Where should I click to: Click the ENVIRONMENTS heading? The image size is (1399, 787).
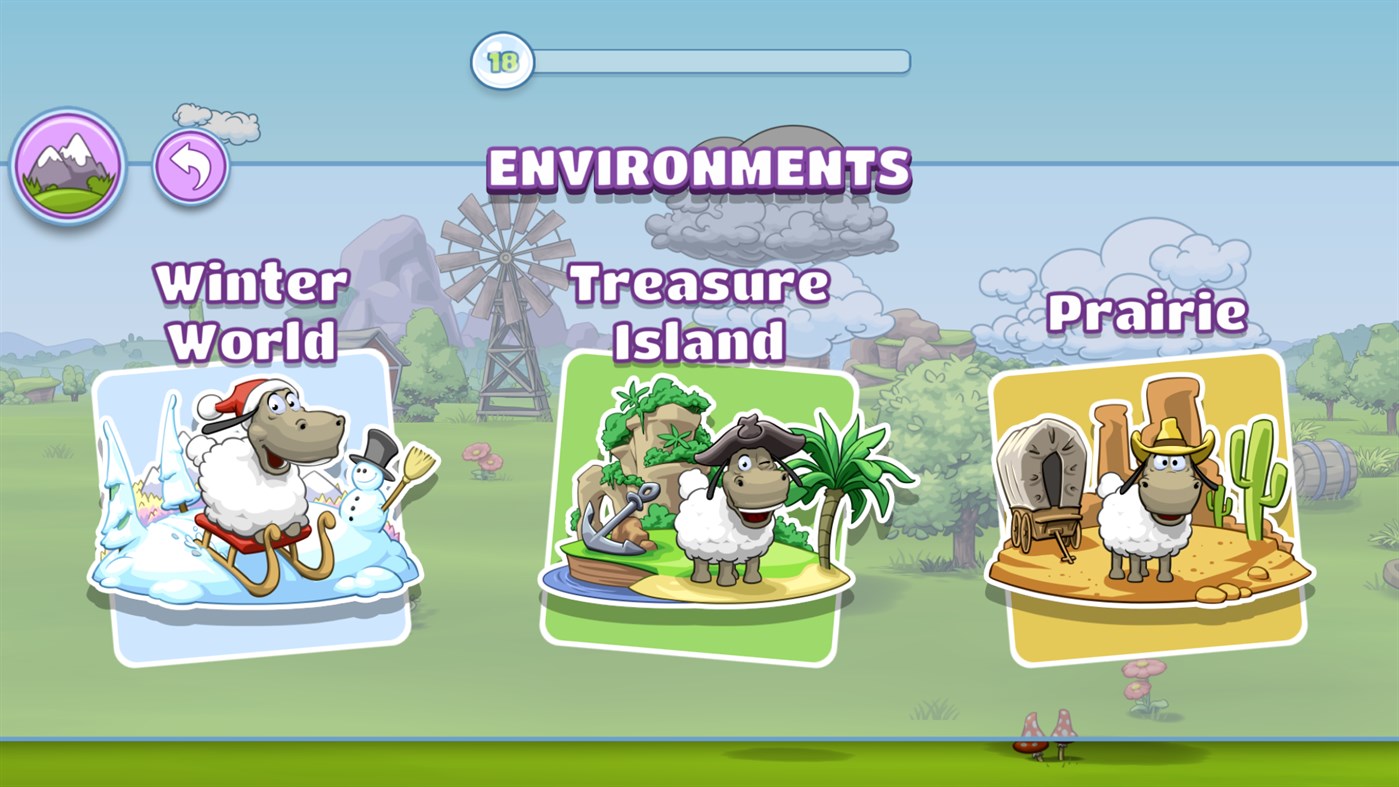pyautogui.click(x=699, y=169)
